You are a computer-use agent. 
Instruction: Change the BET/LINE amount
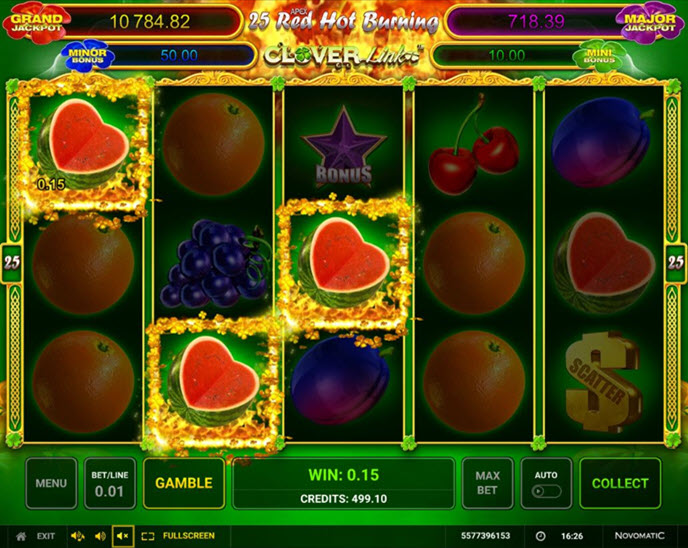pos(109,483)
